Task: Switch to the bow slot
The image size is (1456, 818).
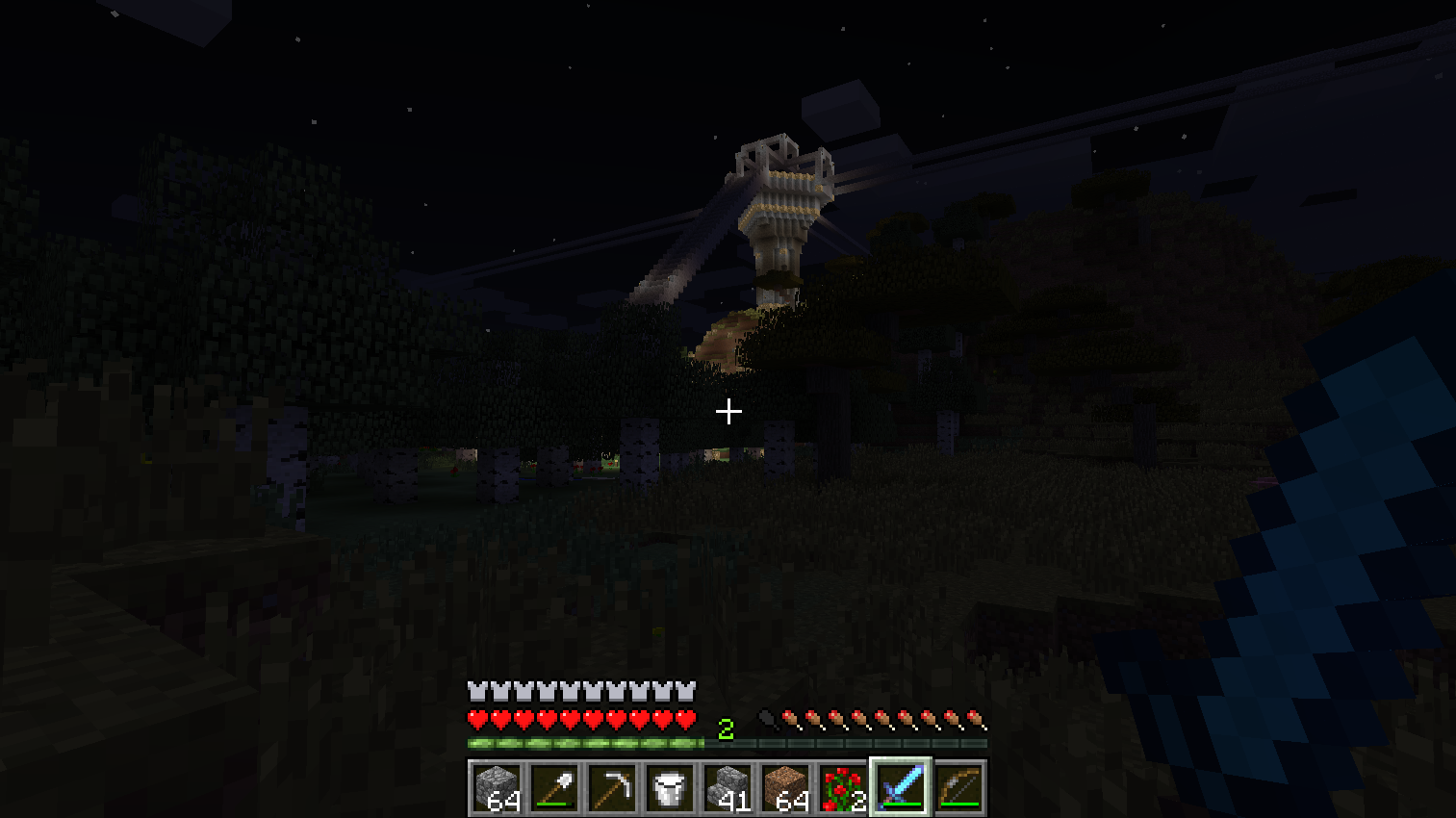Action: (958, 788)
